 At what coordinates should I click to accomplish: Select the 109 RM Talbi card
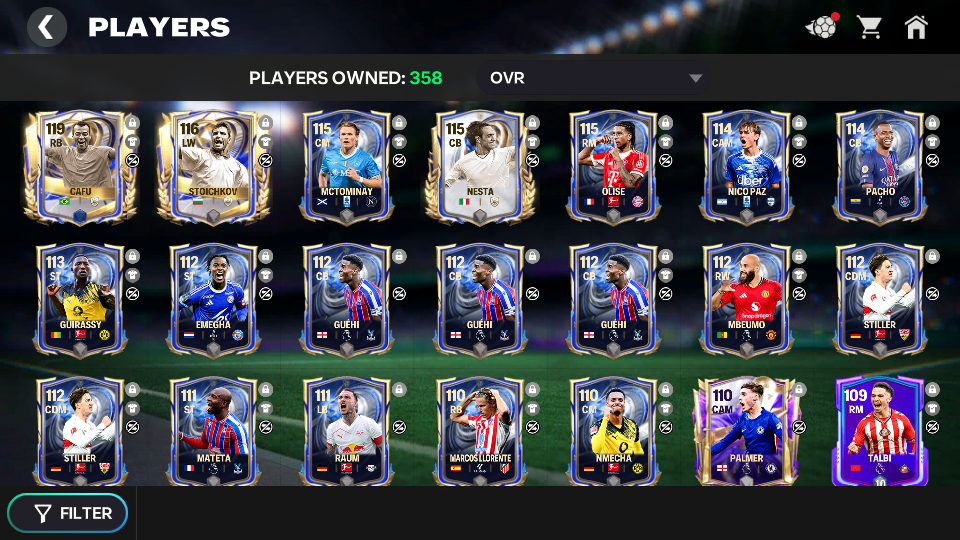879,431
